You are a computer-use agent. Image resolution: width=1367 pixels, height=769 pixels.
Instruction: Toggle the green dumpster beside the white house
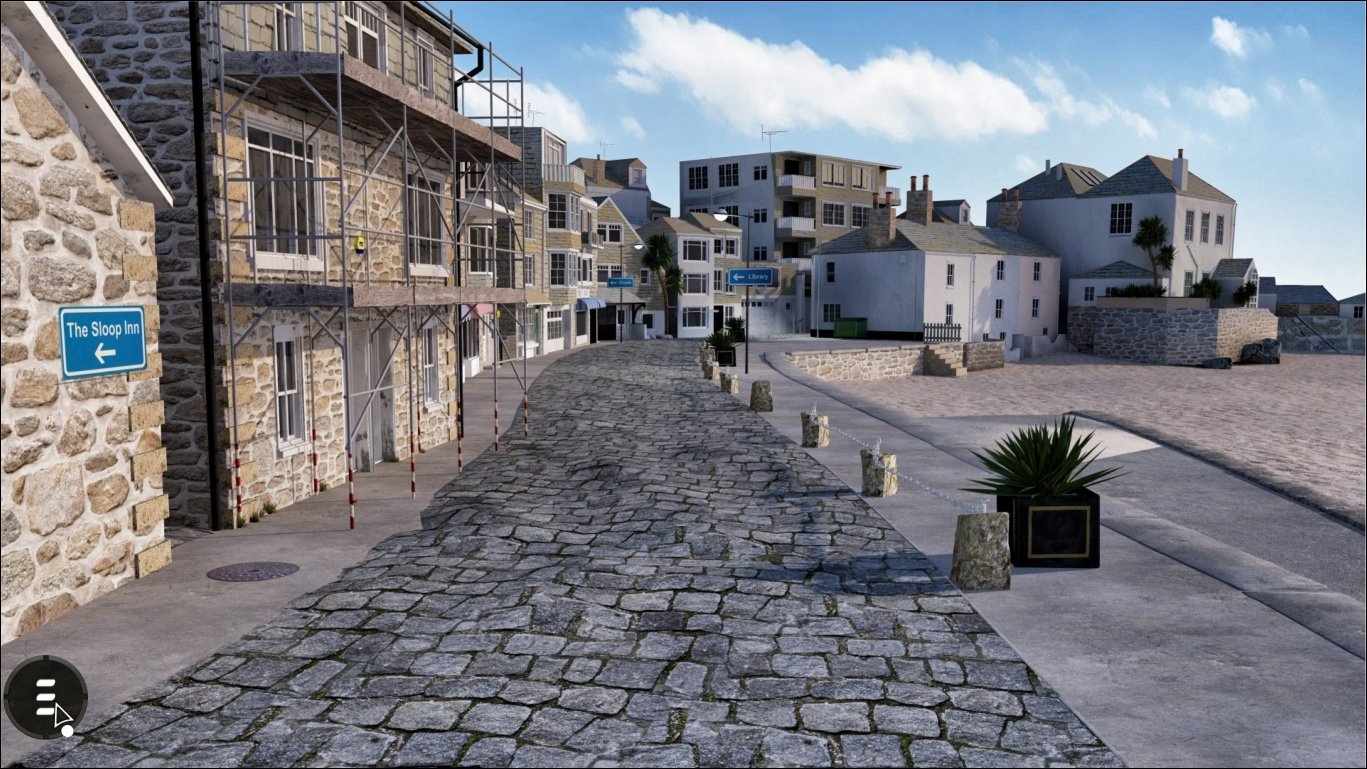852,327
